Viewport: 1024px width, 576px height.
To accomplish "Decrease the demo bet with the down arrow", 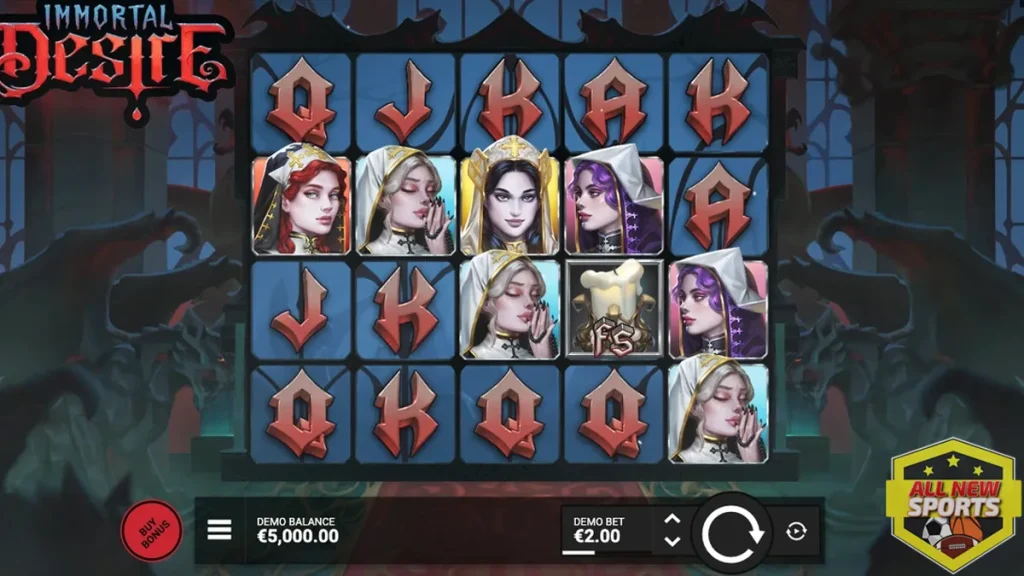I will pyautogui.click(x=672, y=541).
